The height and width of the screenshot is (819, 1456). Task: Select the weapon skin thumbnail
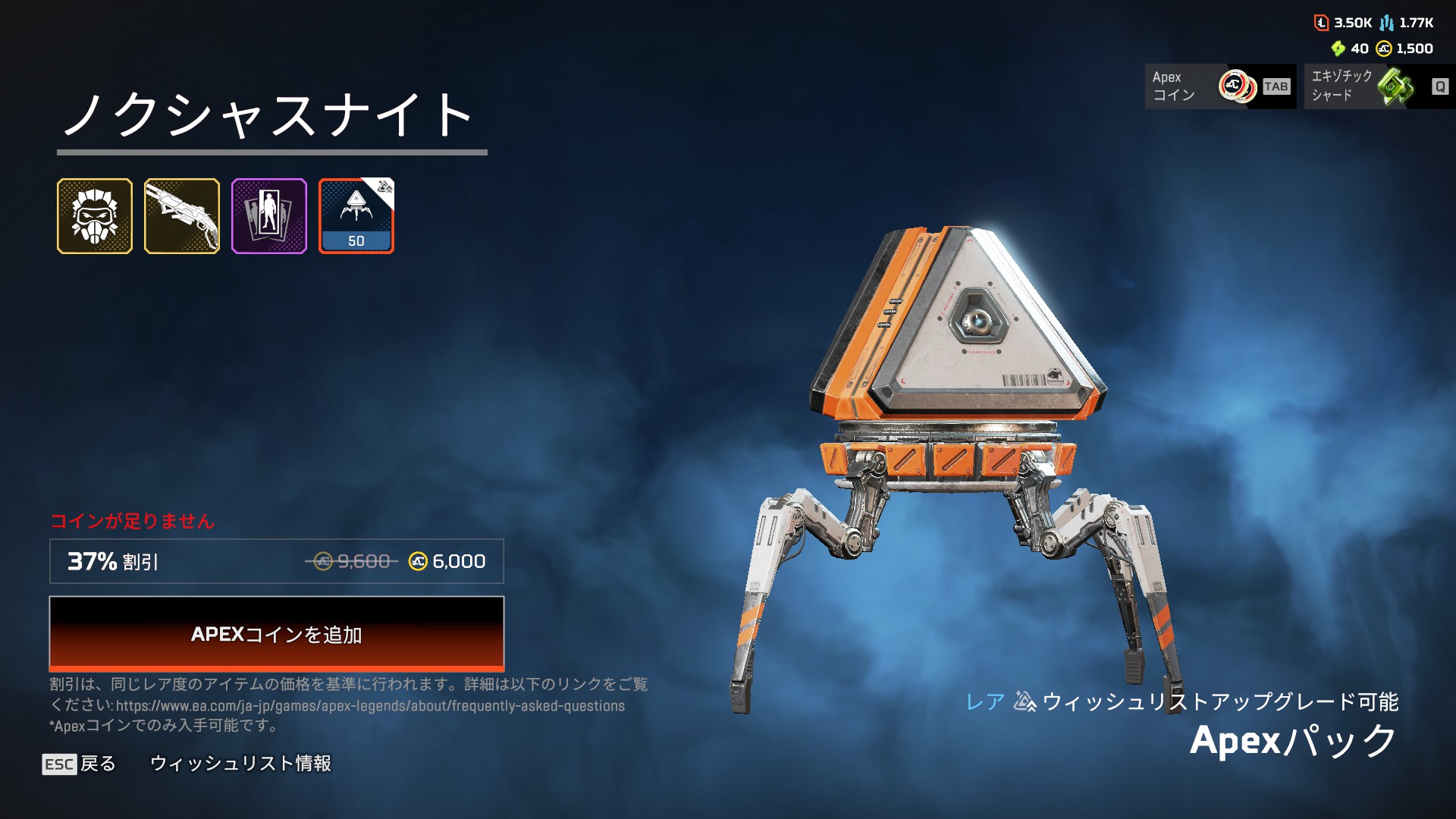(182, 216)
